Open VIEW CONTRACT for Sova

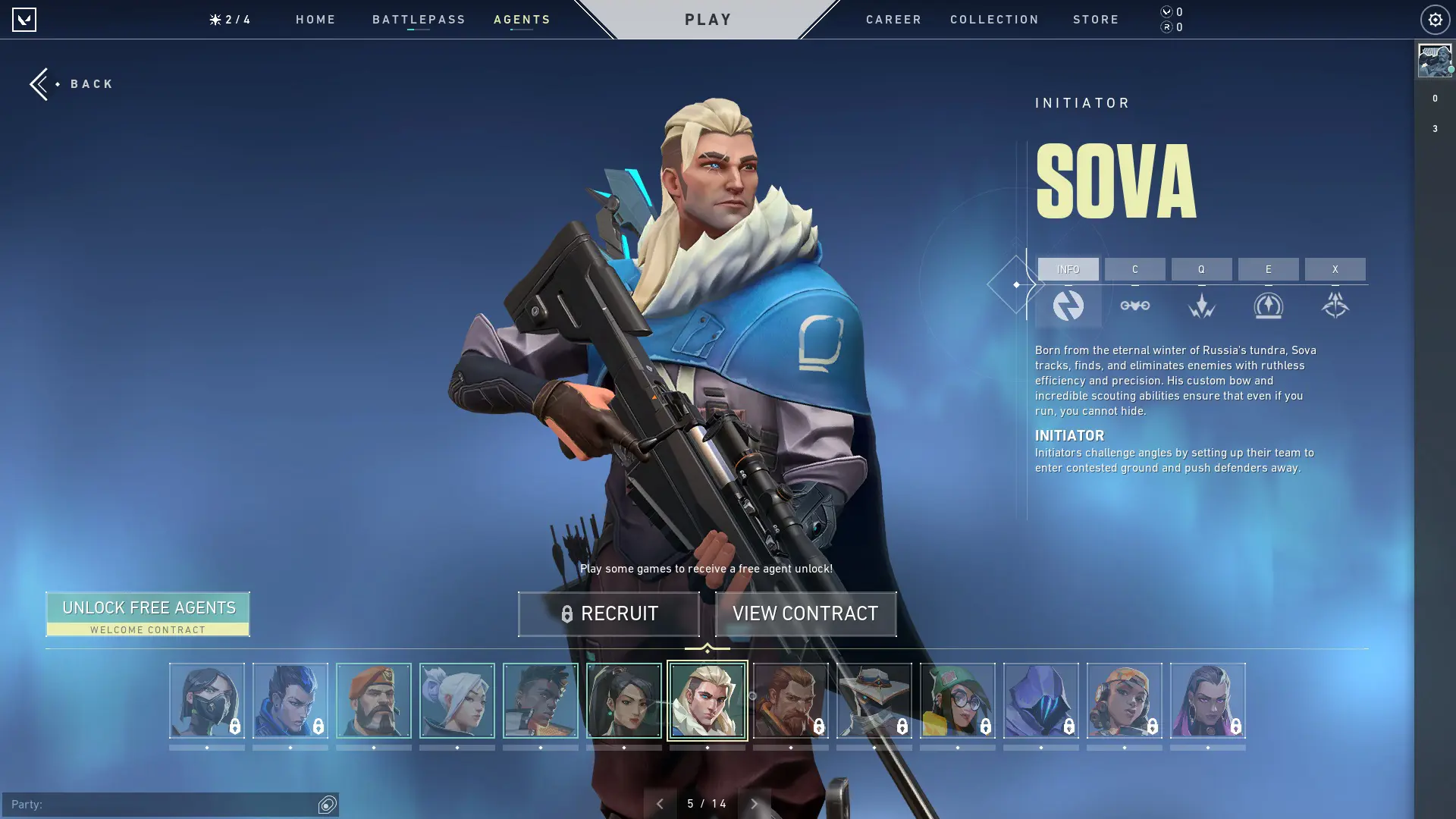click(x=805, y=614)
